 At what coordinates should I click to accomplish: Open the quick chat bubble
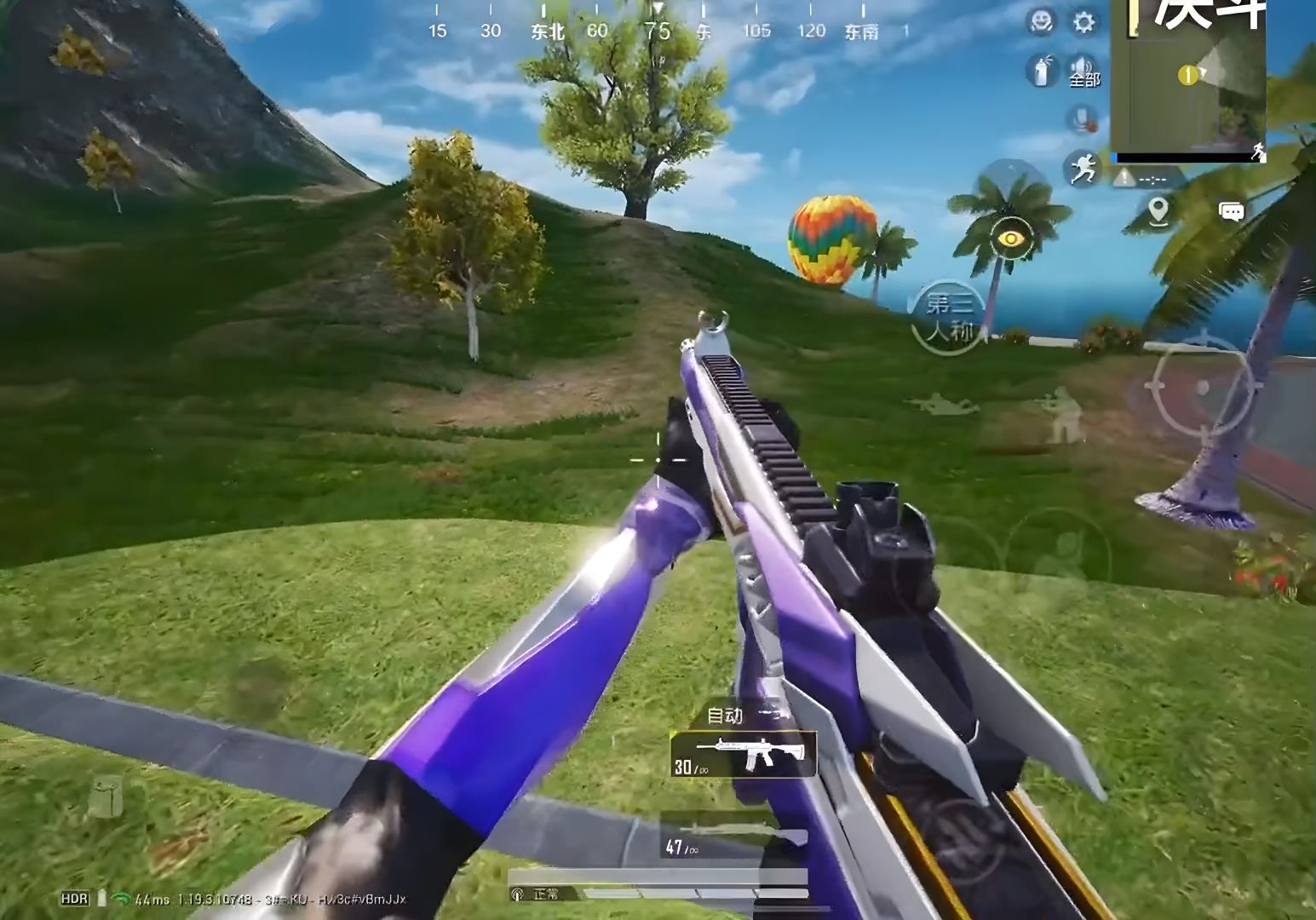click(x=1232, y=211)
